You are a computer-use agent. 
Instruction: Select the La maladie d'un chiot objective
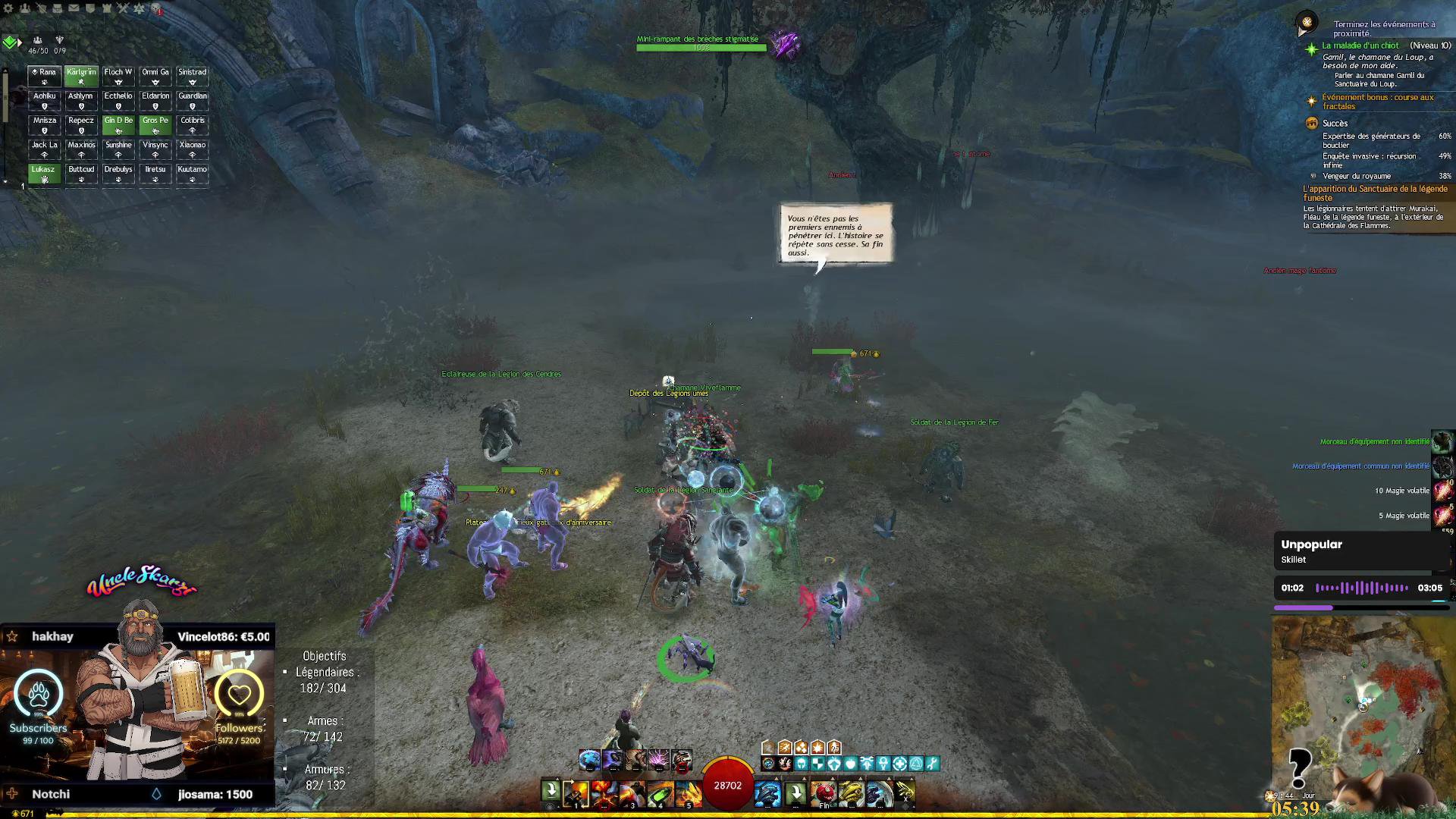(1360, 45)
